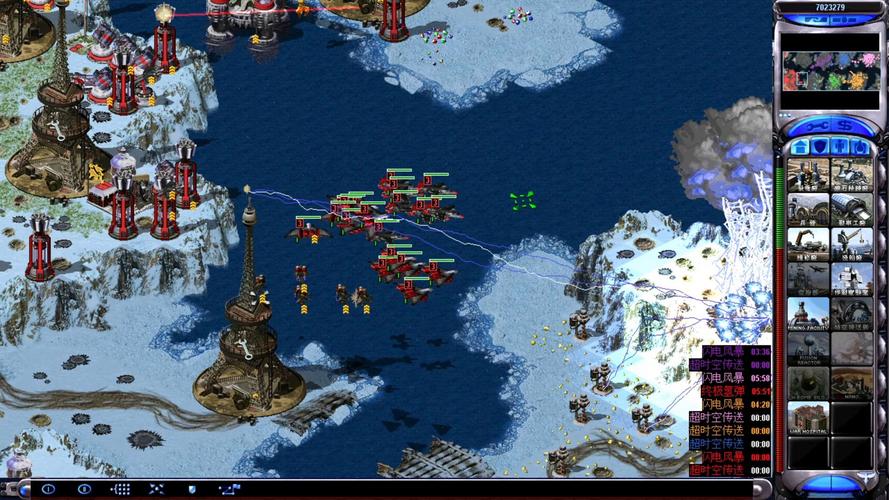This screenshot has width=889, height=500.
Task: Switch to the defenses shield tab
Action: click(x=820, y=147)
